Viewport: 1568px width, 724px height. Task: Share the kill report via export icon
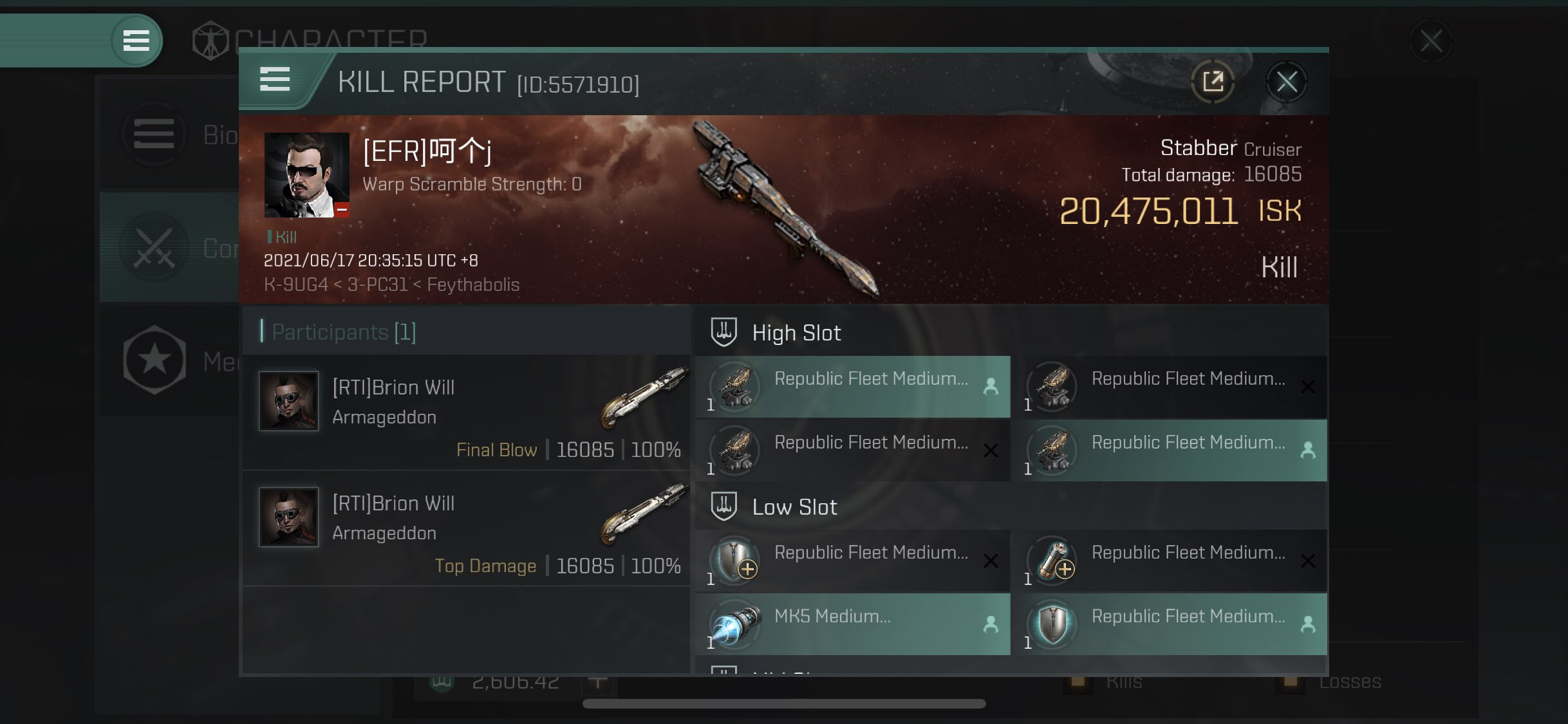coord(1213,82)
